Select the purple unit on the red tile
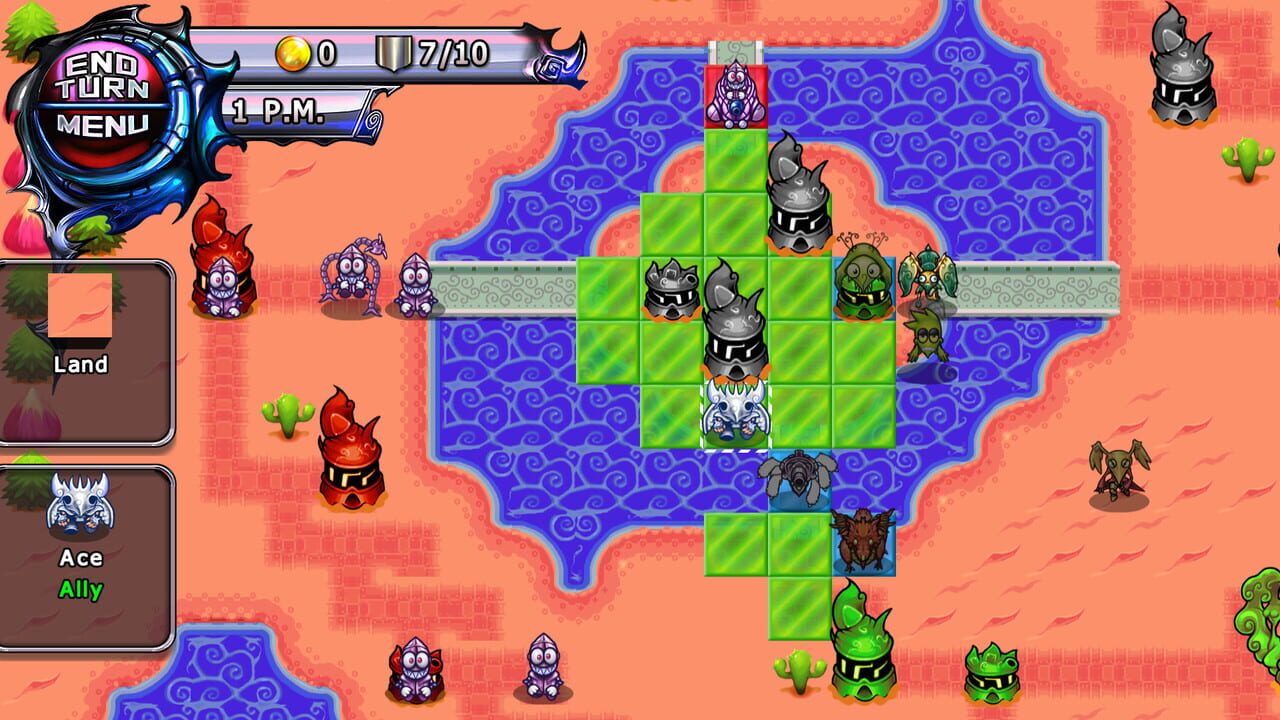The width and height of the screenshot is (1280, 720). coord(734,95)
